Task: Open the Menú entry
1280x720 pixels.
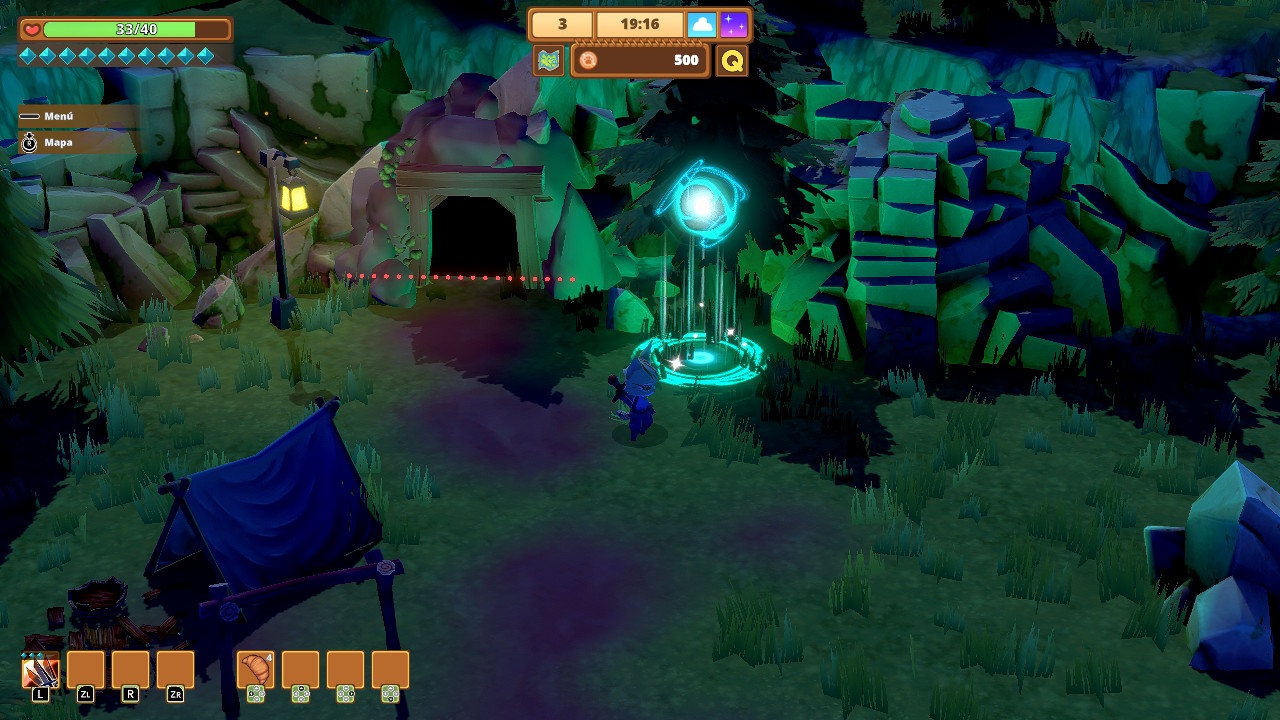Action: pyautogui.click(x=58, y=116)
